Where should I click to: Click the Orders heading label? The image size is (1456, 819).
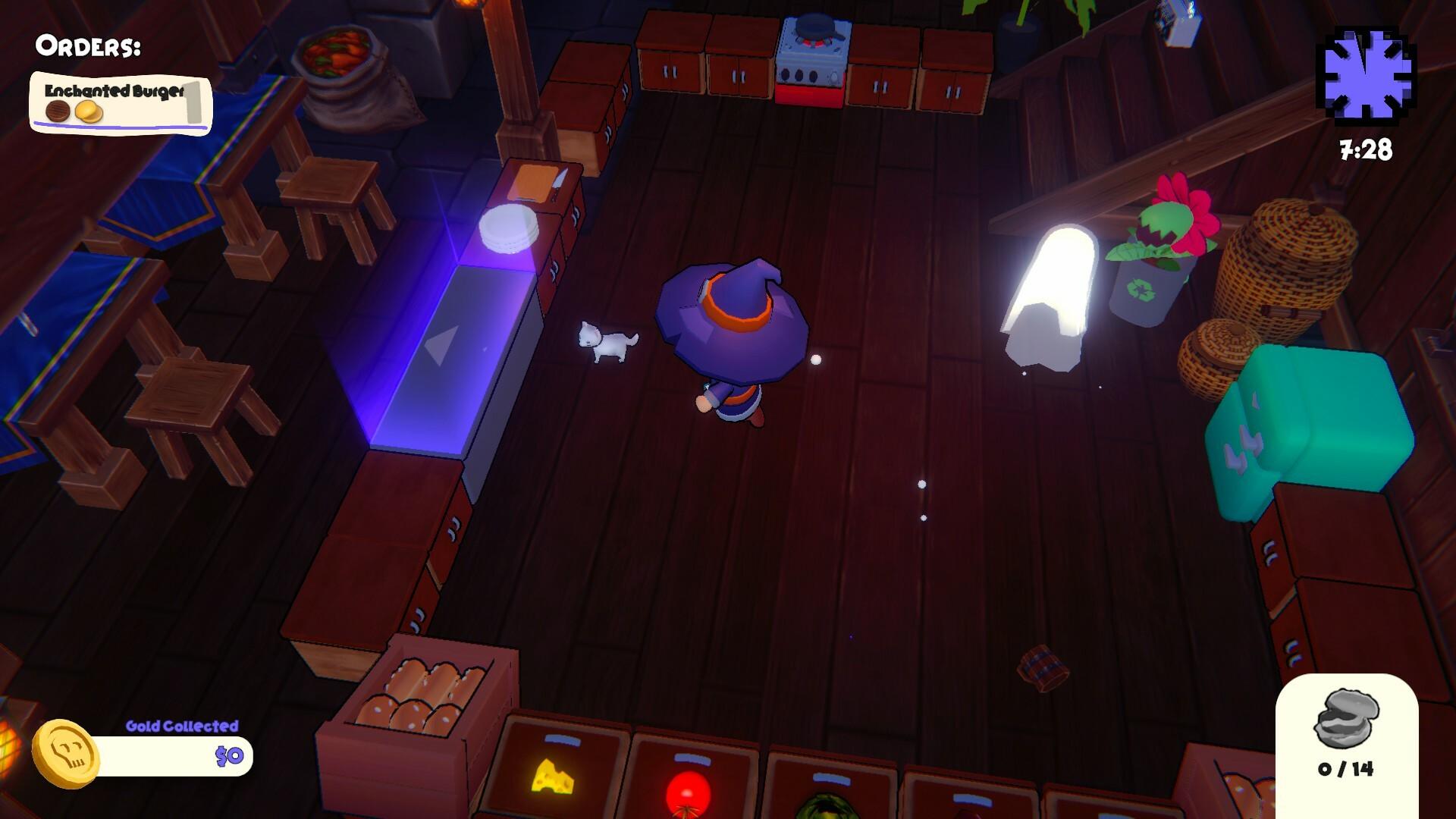pyautogui.click(x=87, y=45)
